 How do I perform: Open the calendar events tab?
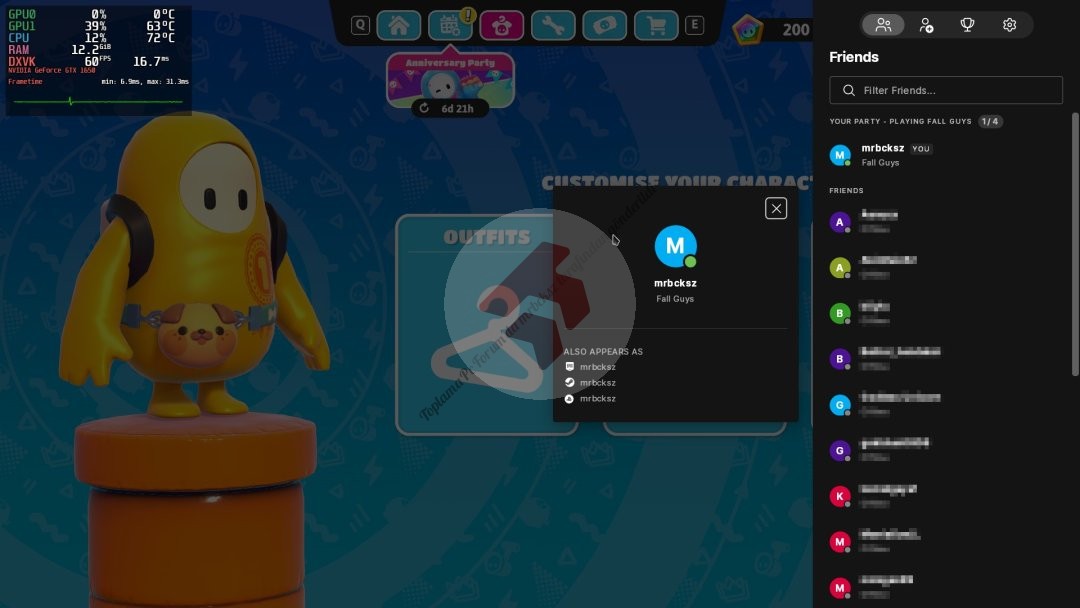[x=450, y=25]
